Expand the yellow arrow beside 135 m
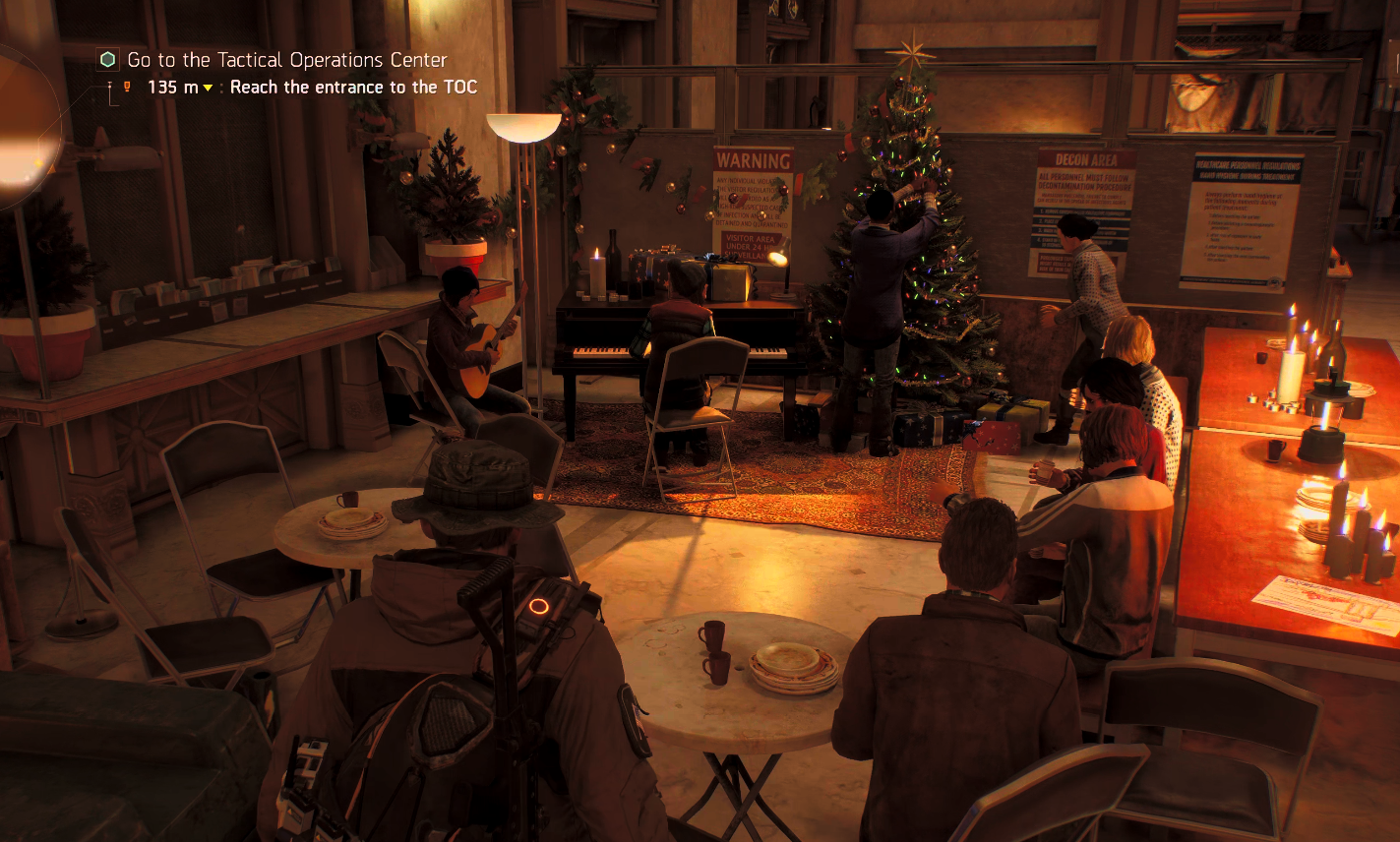1400x842 pixels. click(207, 87)
